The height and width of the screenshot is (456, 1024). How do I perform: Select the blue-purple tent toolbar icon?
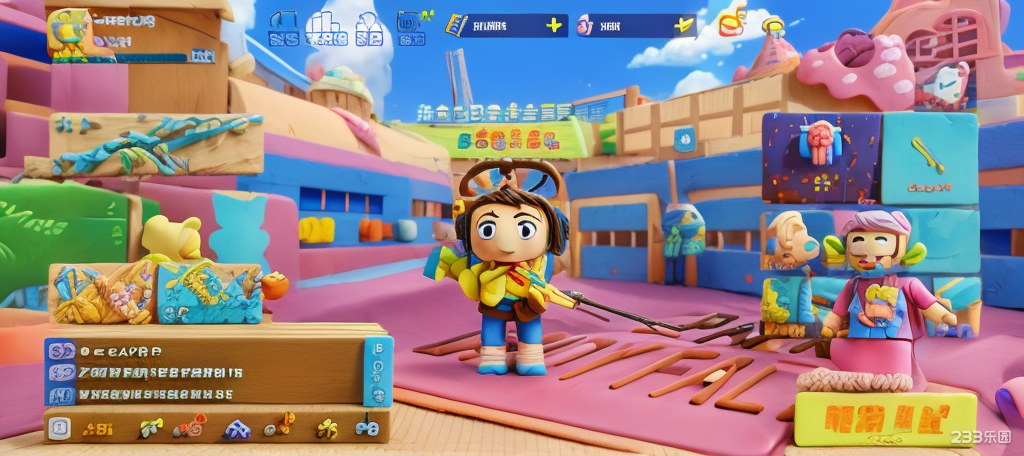point(237,429)
